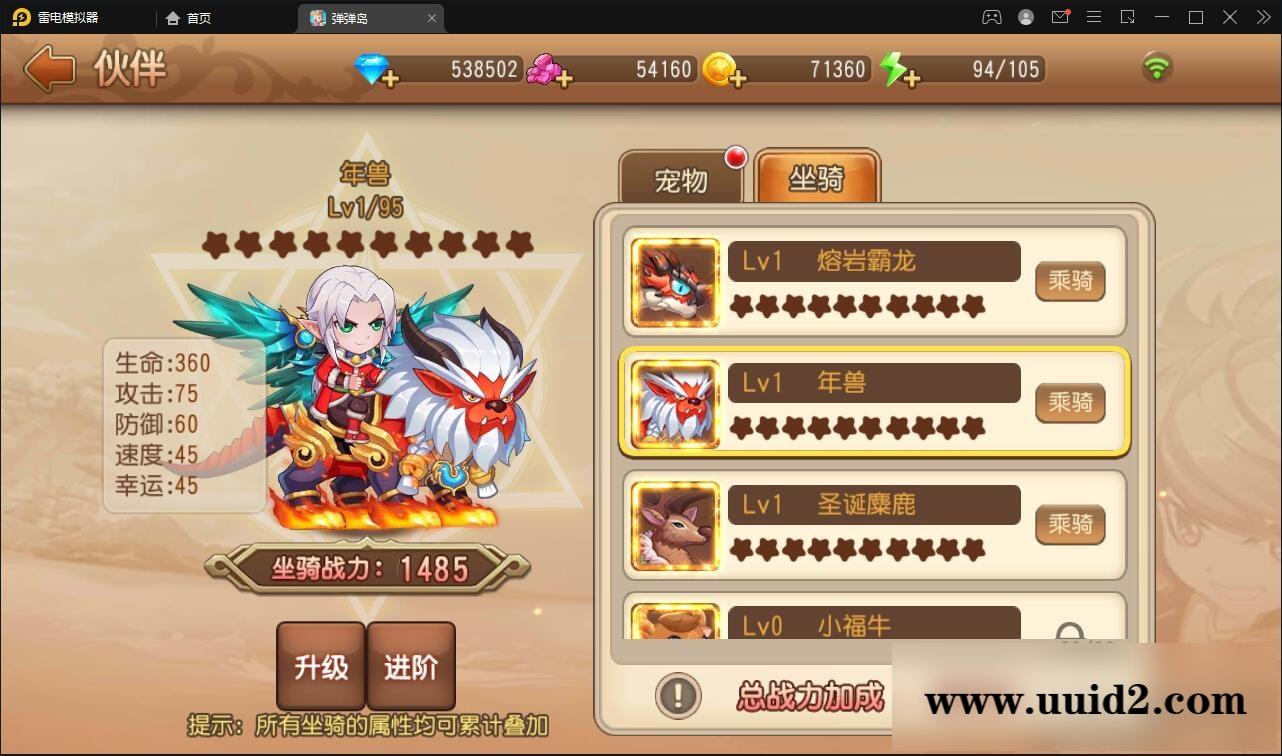Expand more options via the double-chevron icon
The width and height of the screenshot is (1282, 756).
click(1262, 17)
